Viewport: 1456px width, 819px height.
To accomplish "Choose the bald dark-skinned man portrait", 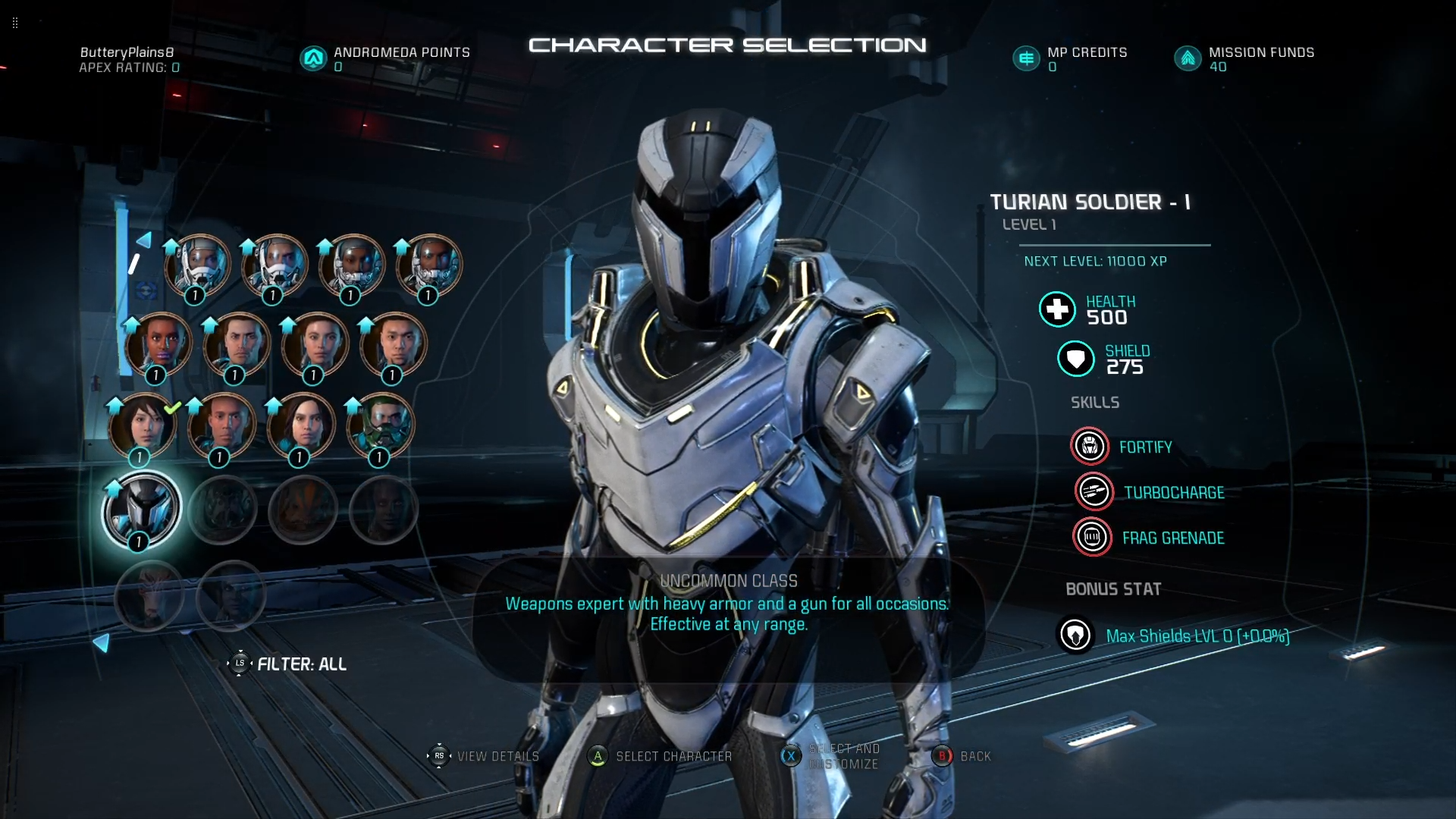I will click(x=222, y=426).
